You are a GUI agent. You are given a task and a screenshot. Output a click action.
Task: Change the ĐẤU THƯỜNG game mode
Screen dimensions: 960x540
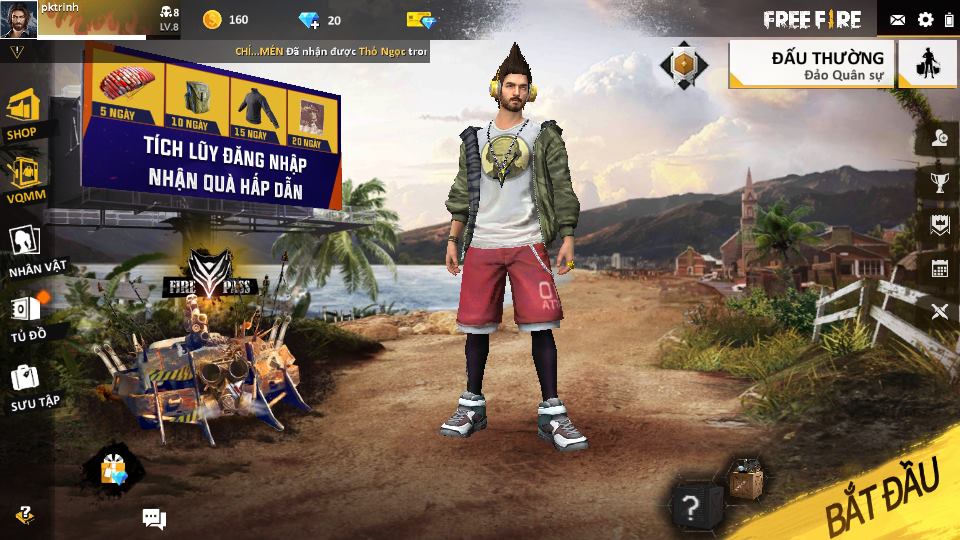(811, 65)
